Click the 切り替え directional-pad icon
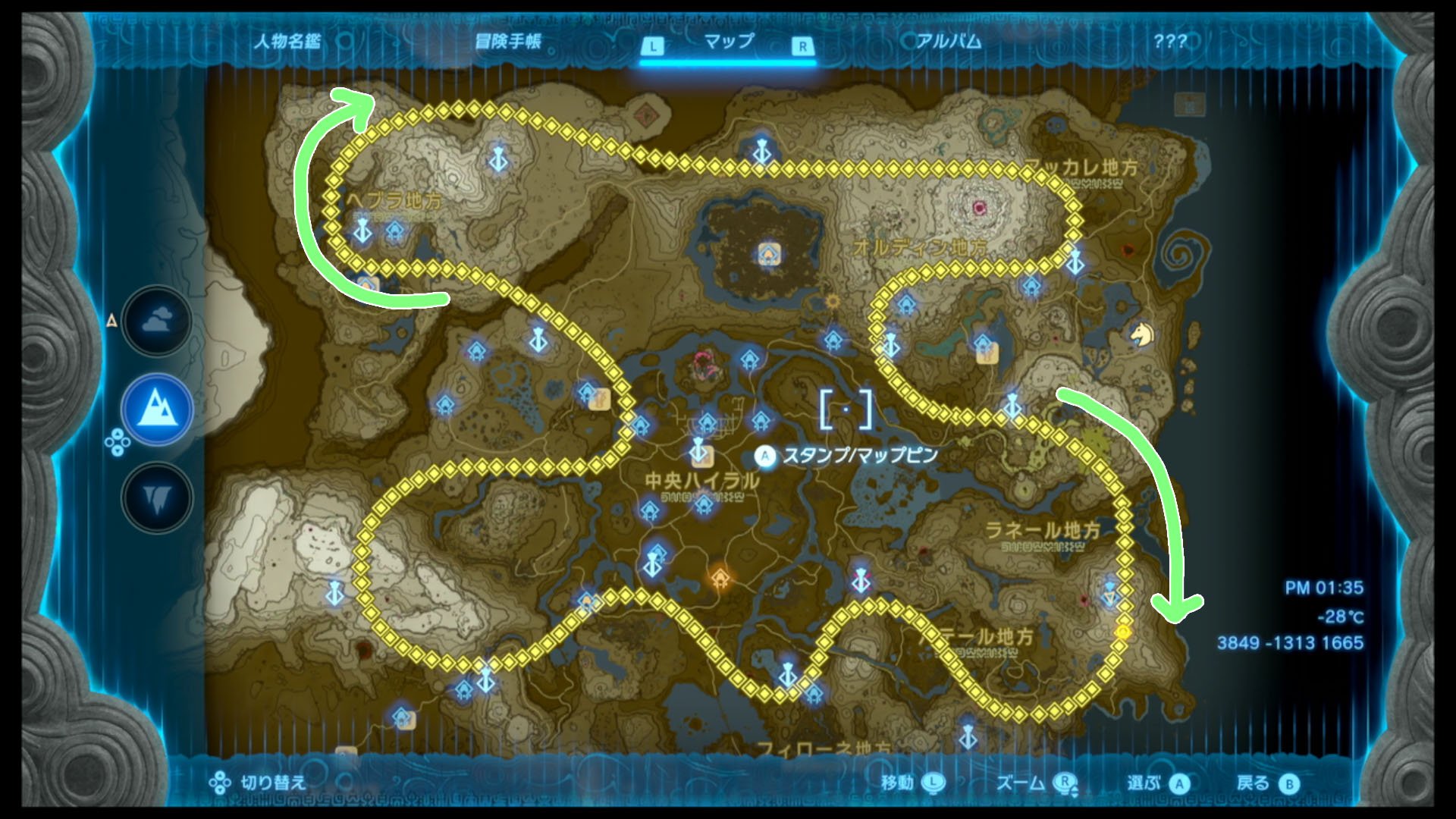Screen dimensions: 1456x819 pos(220,780)
